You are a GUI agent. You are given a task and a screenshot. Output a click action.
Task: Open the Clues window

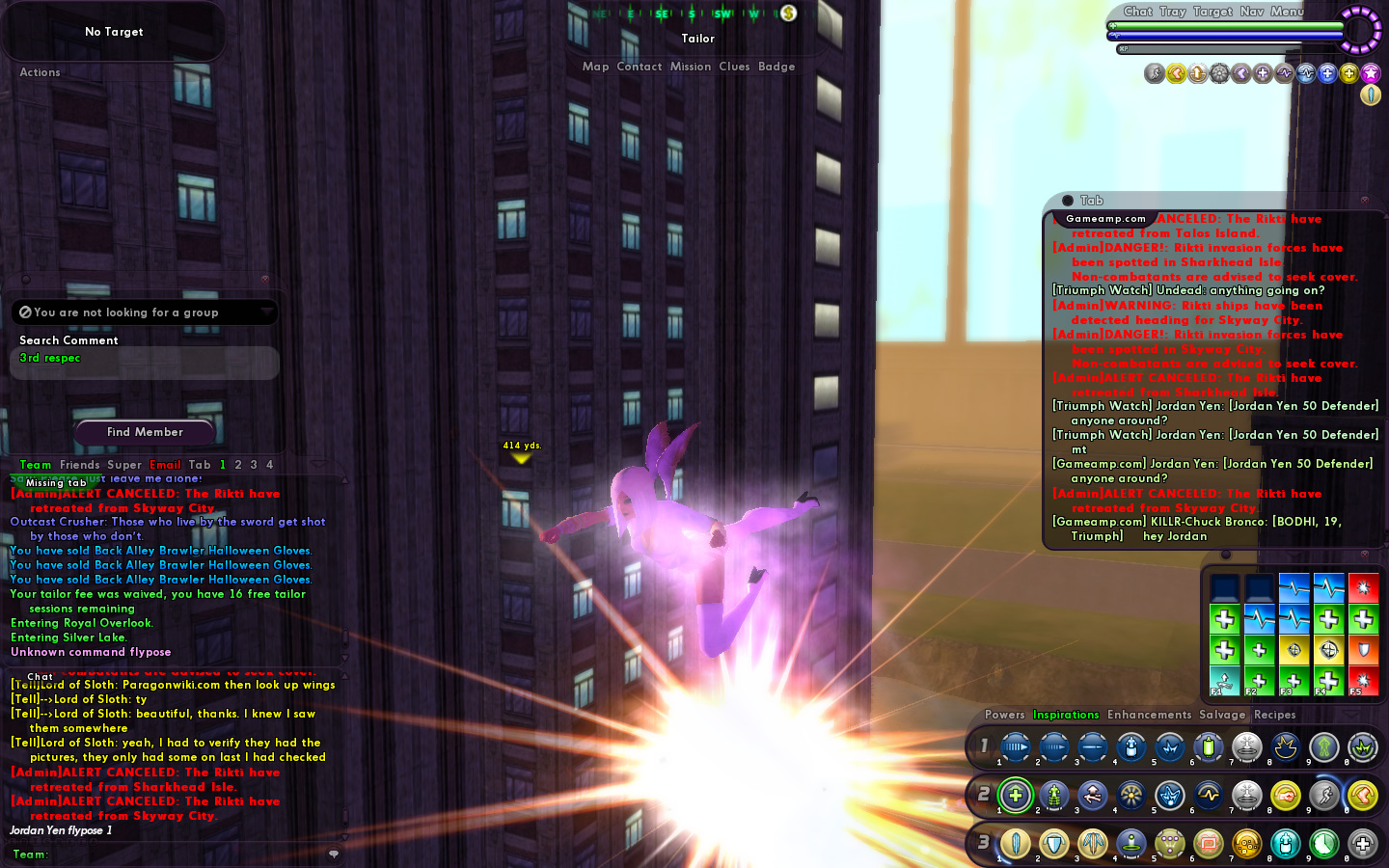(x=734, y=67)
